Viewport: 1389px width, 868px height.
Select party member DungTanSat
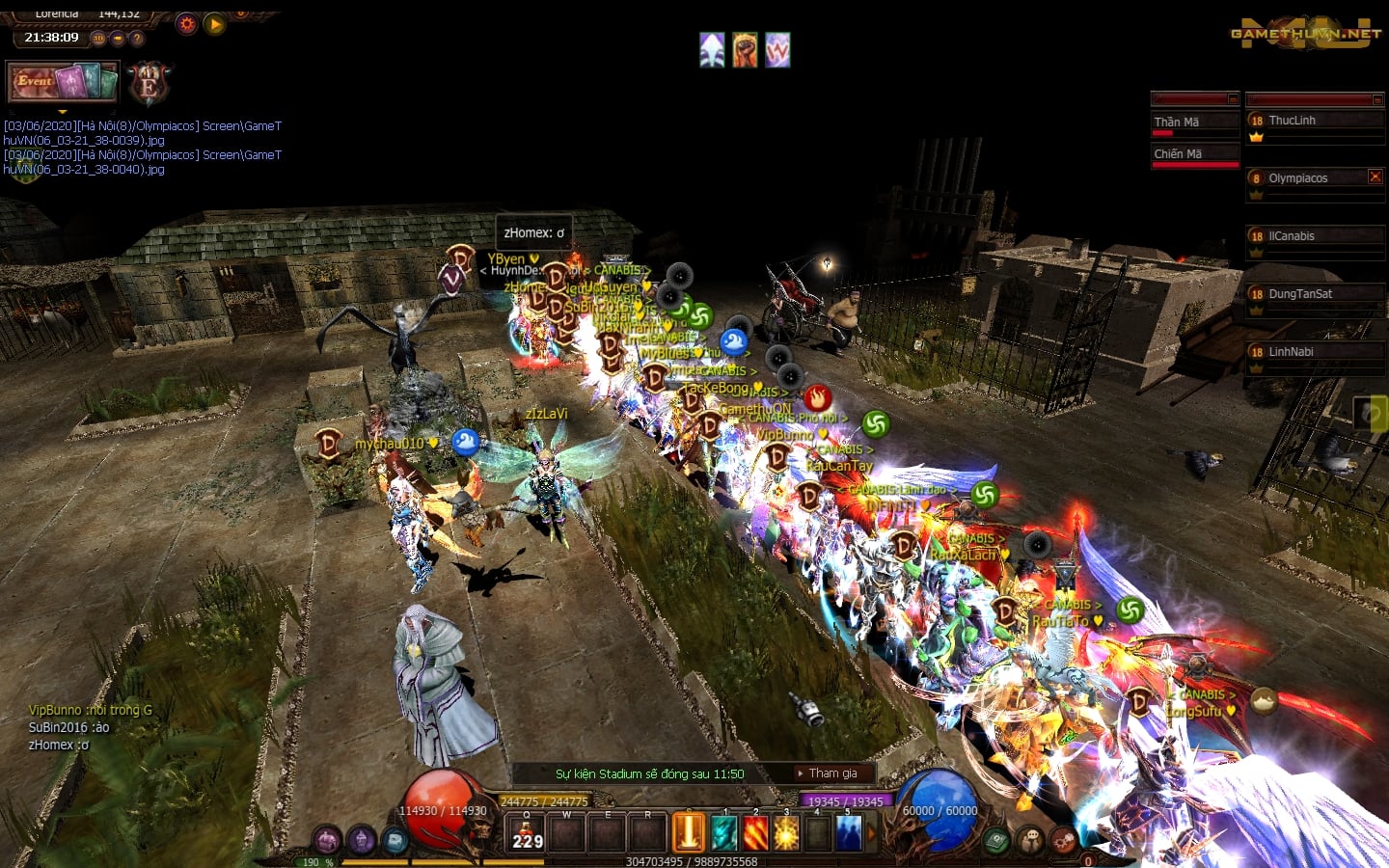pos(1299,294)
